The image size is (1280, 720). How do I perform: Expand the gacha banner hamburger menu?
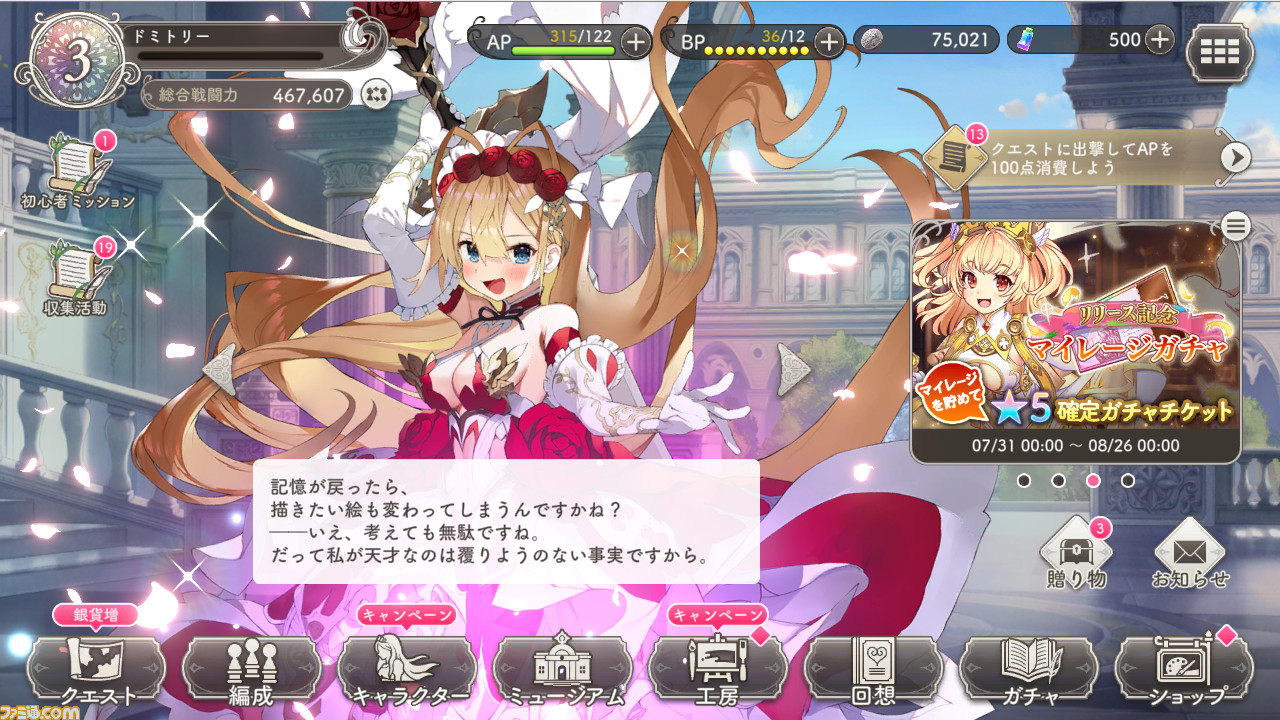[x=1235, y=227]
